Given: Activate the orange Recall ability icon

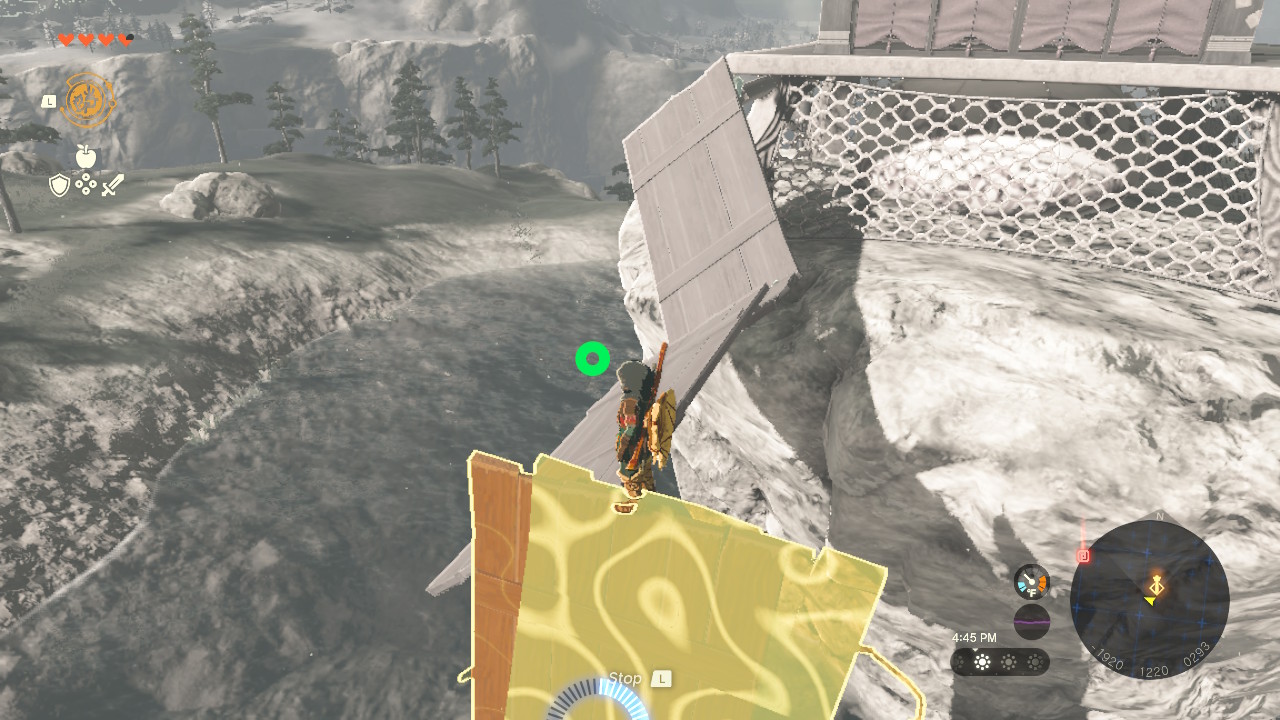Looking at the screenshot, I should tap(88, 101).
